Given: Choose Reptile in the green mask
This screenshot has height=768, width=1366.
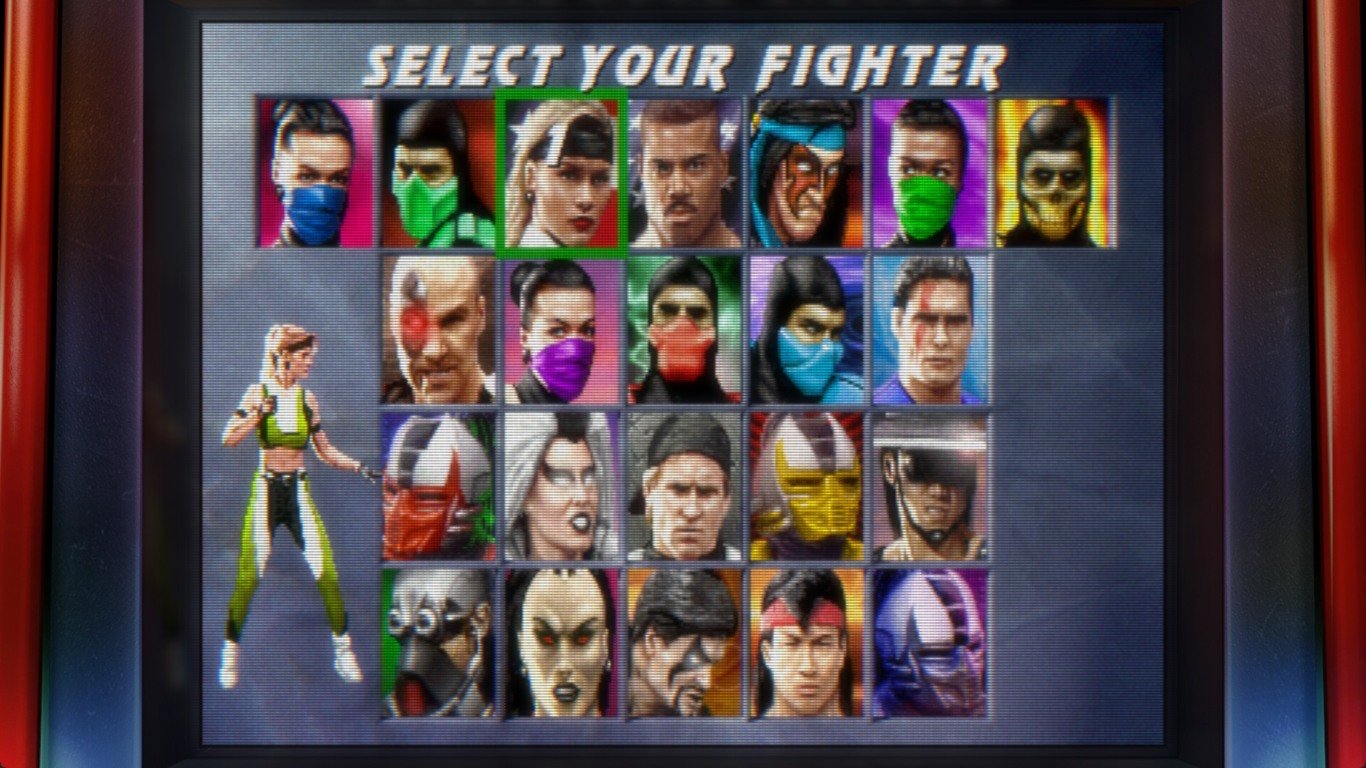Looking at the screenshot, I should 438,172.
